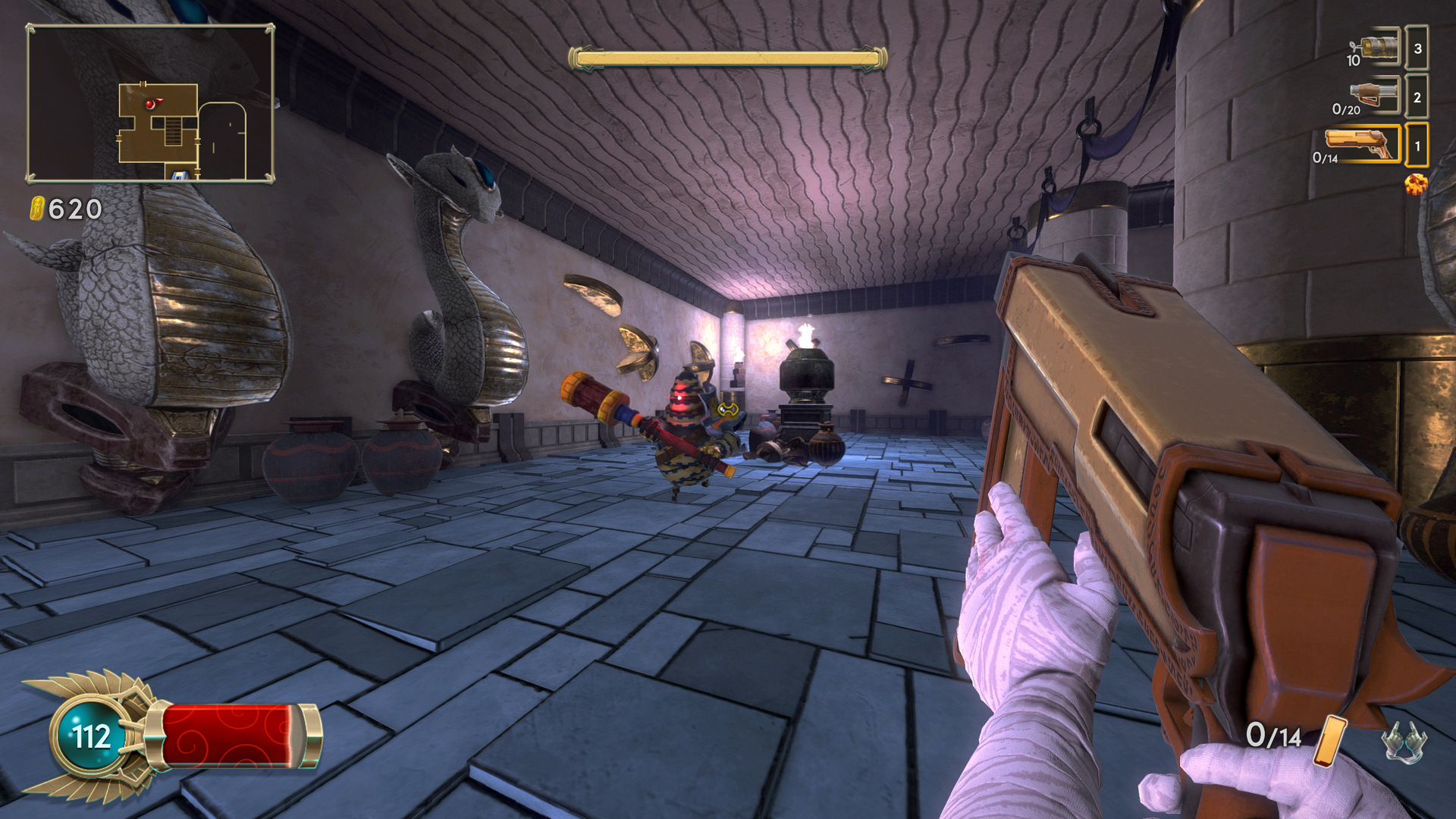
Task: Click the minimap in the corner
Action: pyautogui.click(x=150, y=103)
